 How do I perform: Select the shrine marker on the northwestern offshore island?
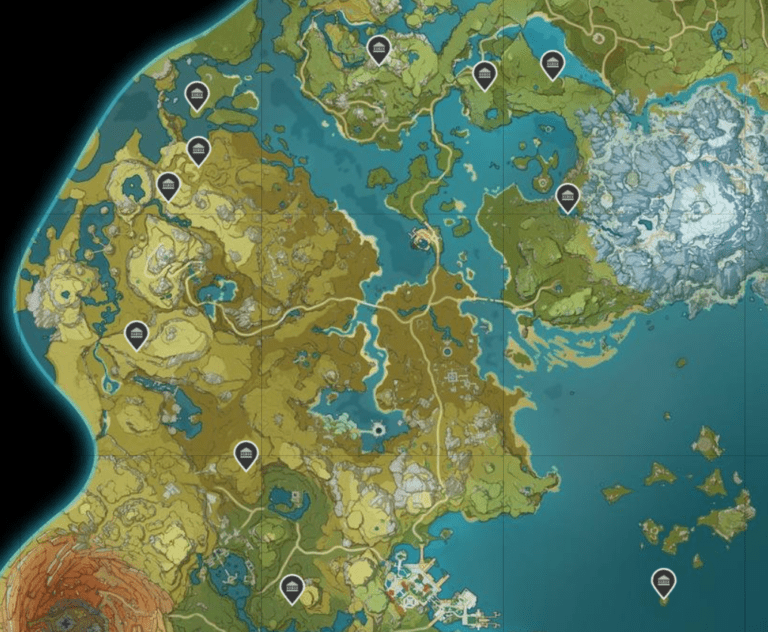coord(197,96)
